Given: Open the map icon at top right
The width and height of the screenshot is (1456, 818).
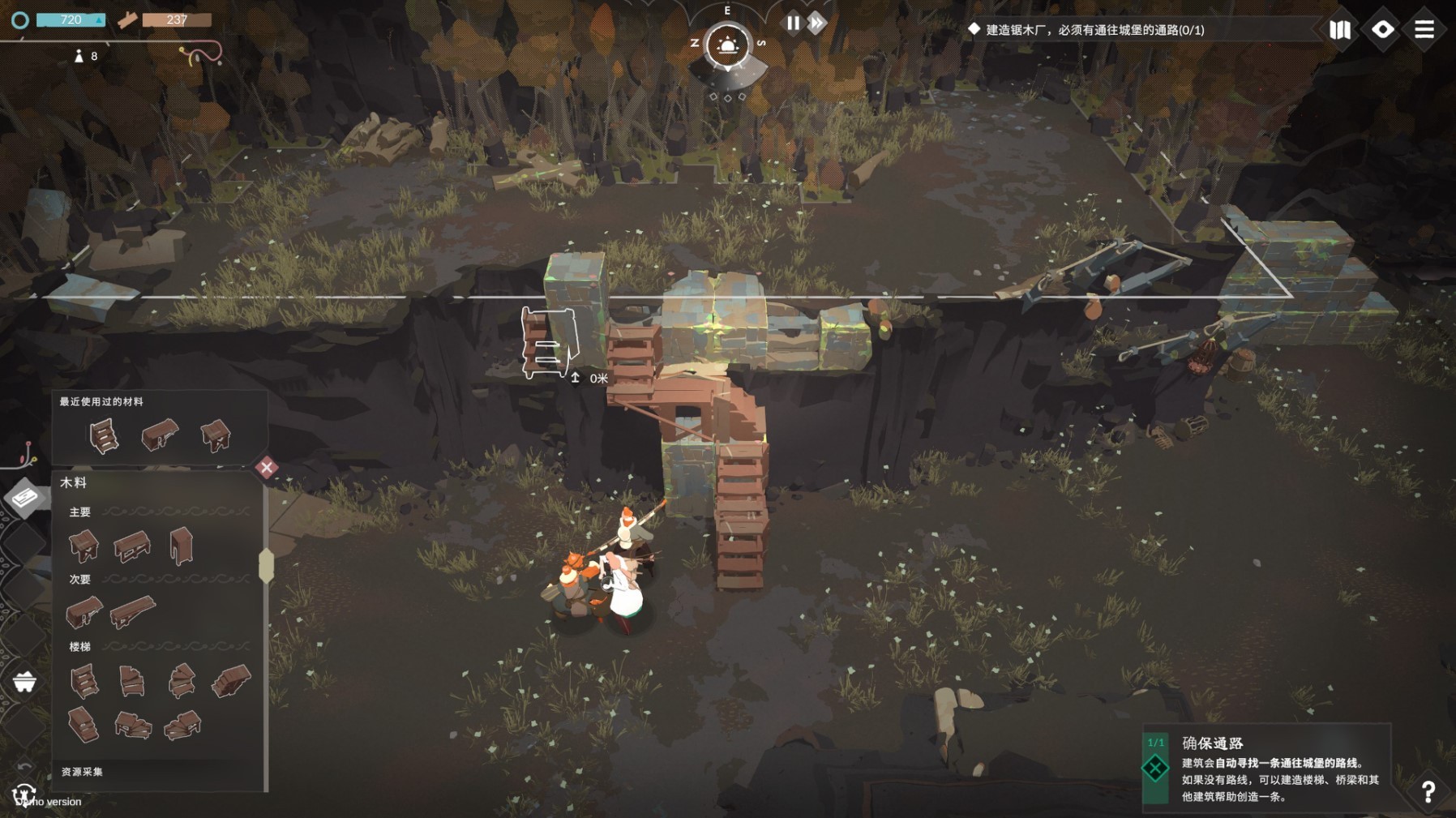Looking at the screenshot, I should 1340,30.
